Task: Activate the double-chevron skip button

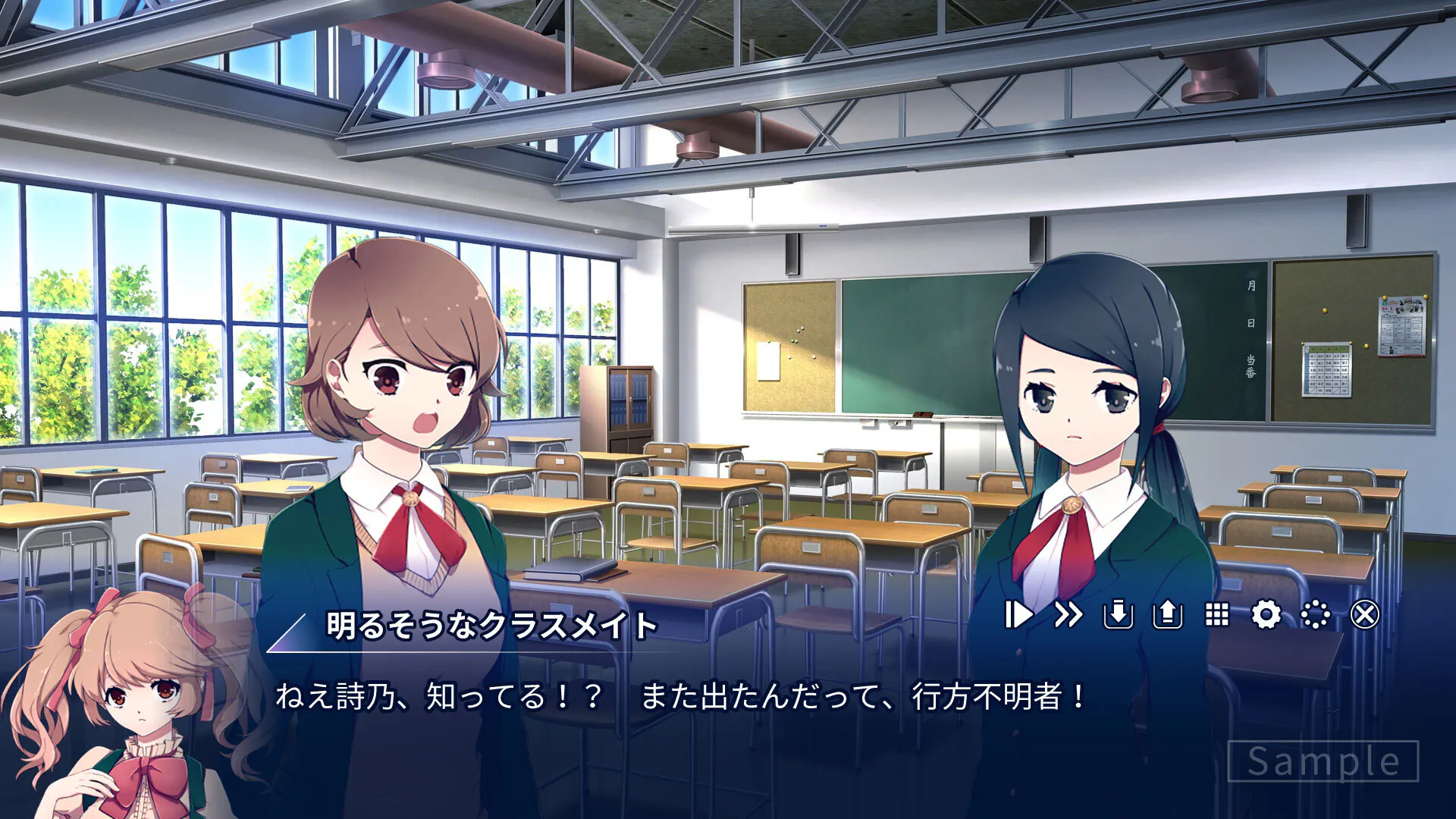Action: pyautogui.click(x=1068, y=615)
